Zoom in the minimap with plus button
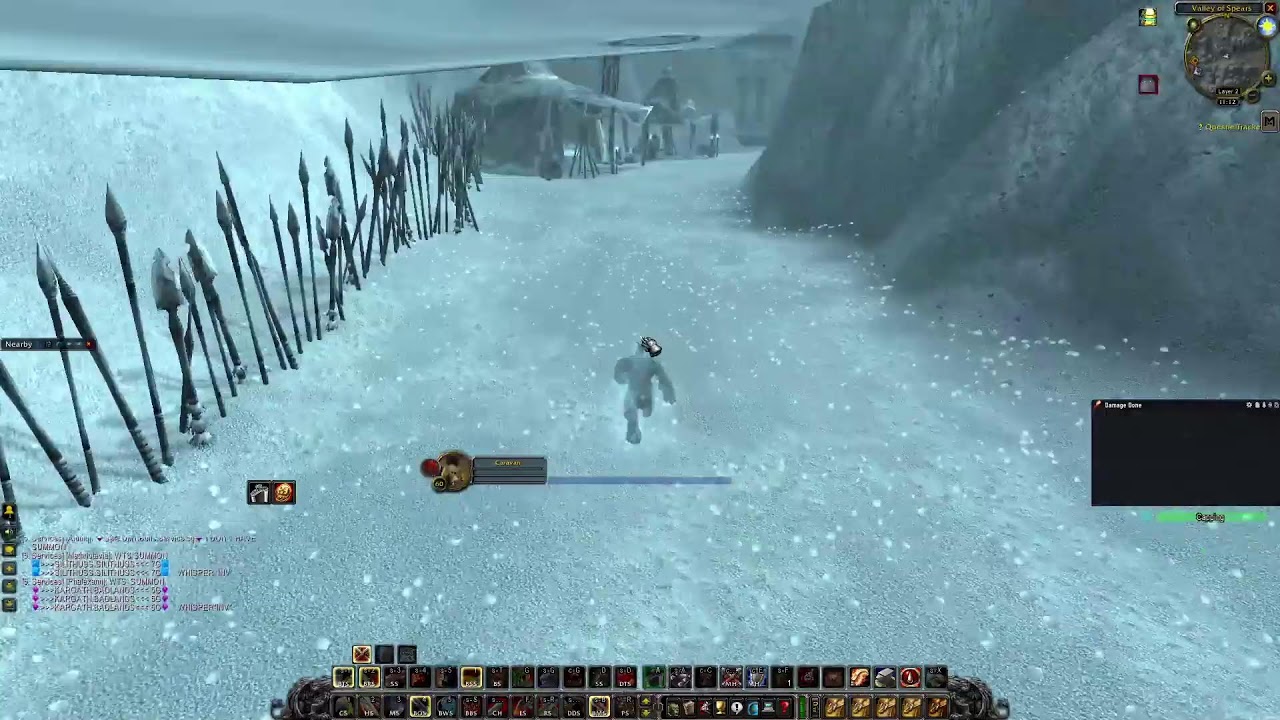Viewport: 1280px width, 720px height. tap(1268, 78)
